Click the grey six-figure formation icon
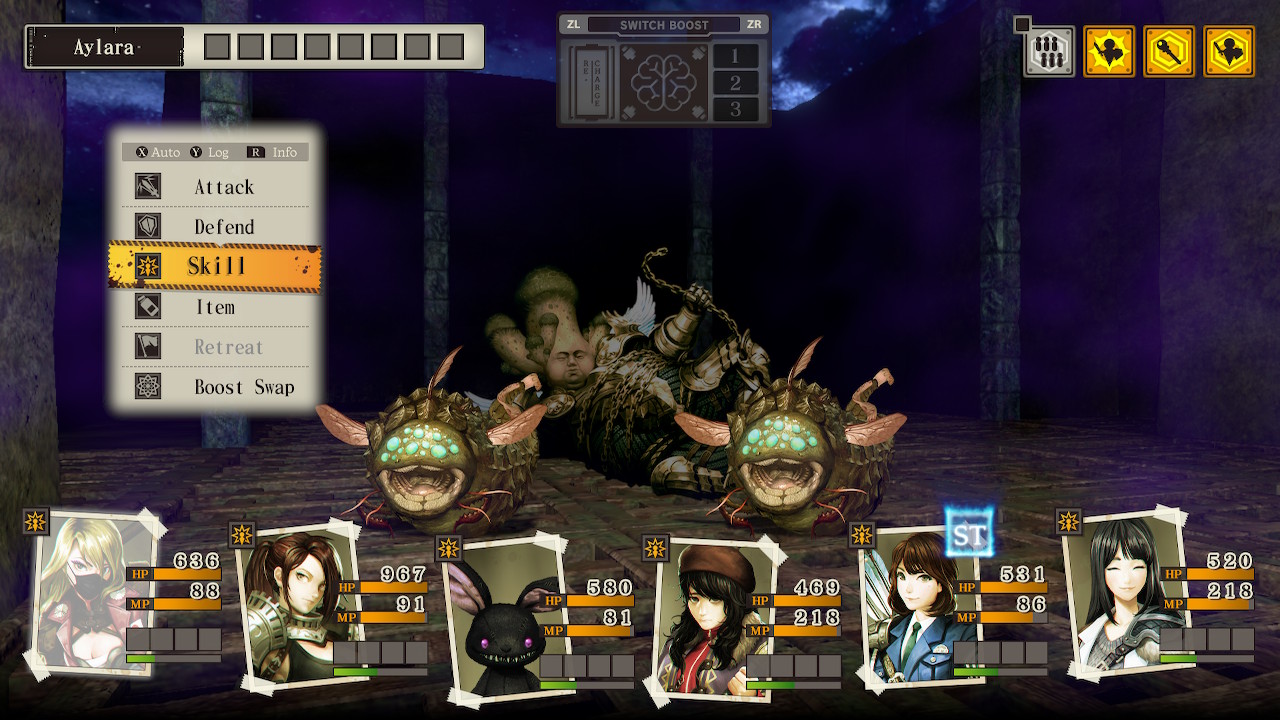This screenshot has width=1280, height=720. click(x=1049, y=52)
